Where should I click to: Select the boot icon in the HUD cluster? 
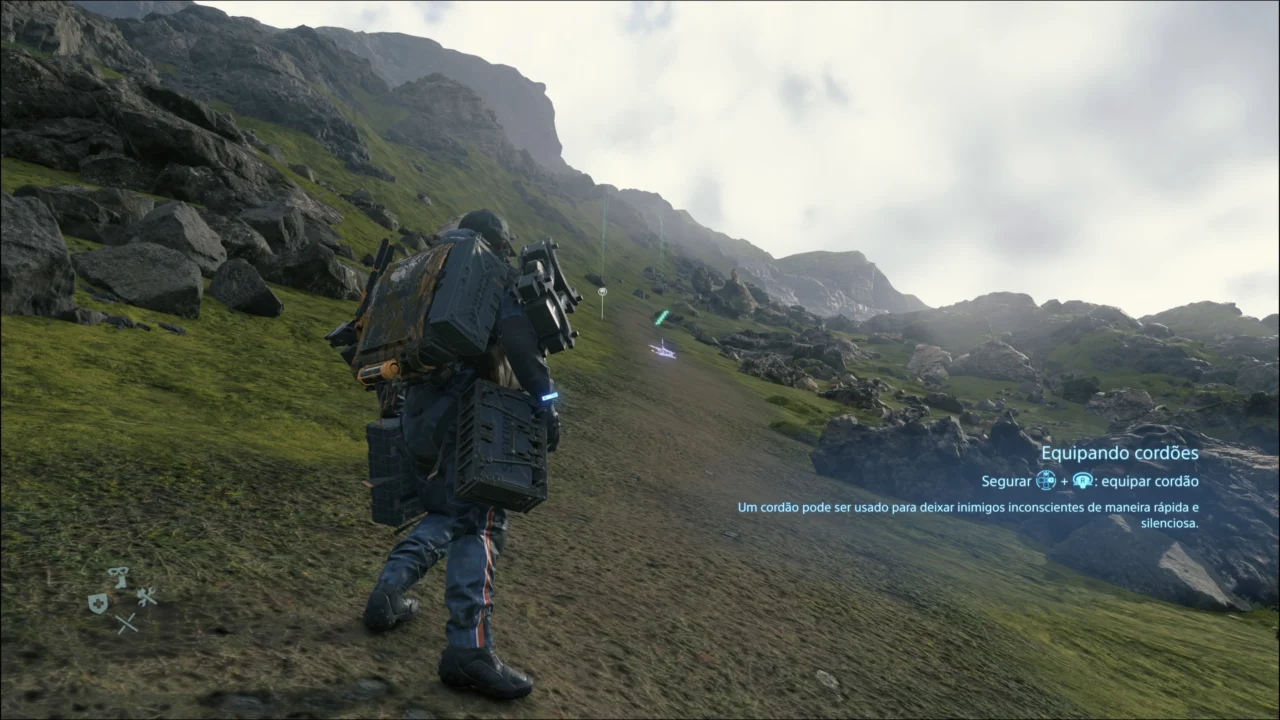(121, 582)
